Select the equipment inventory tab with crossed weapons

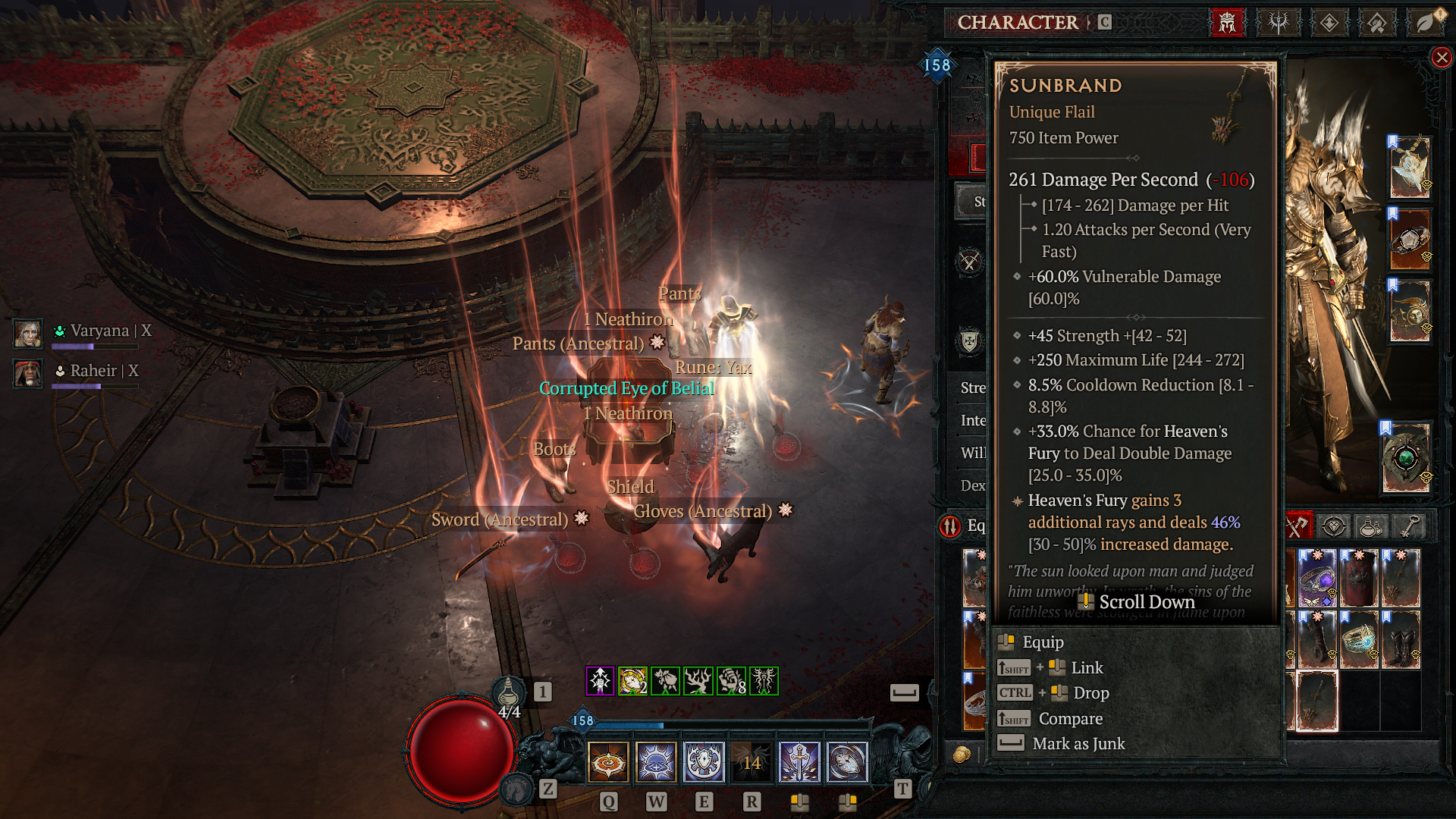point(1297,526)
